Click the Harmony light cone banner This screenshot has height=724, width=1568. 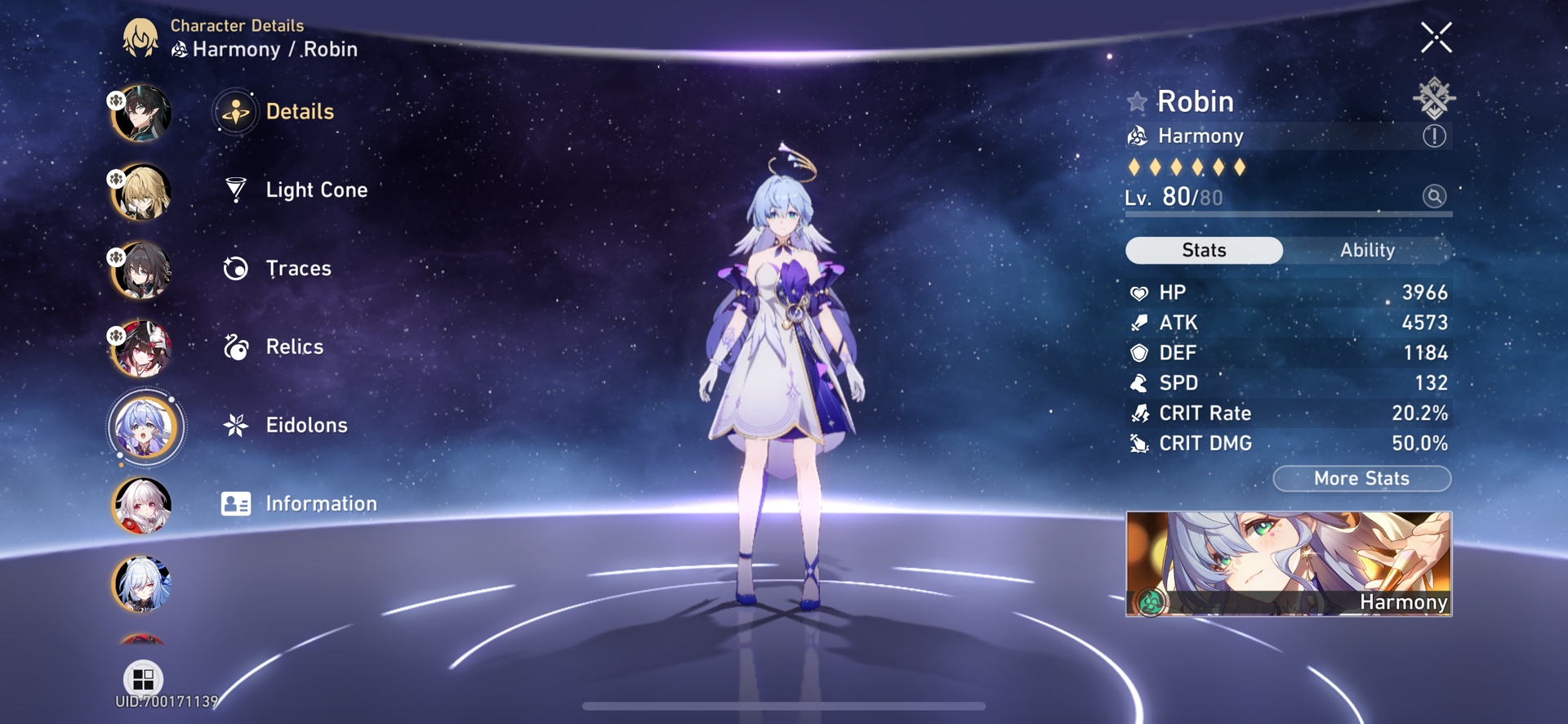pos(1289,564)
